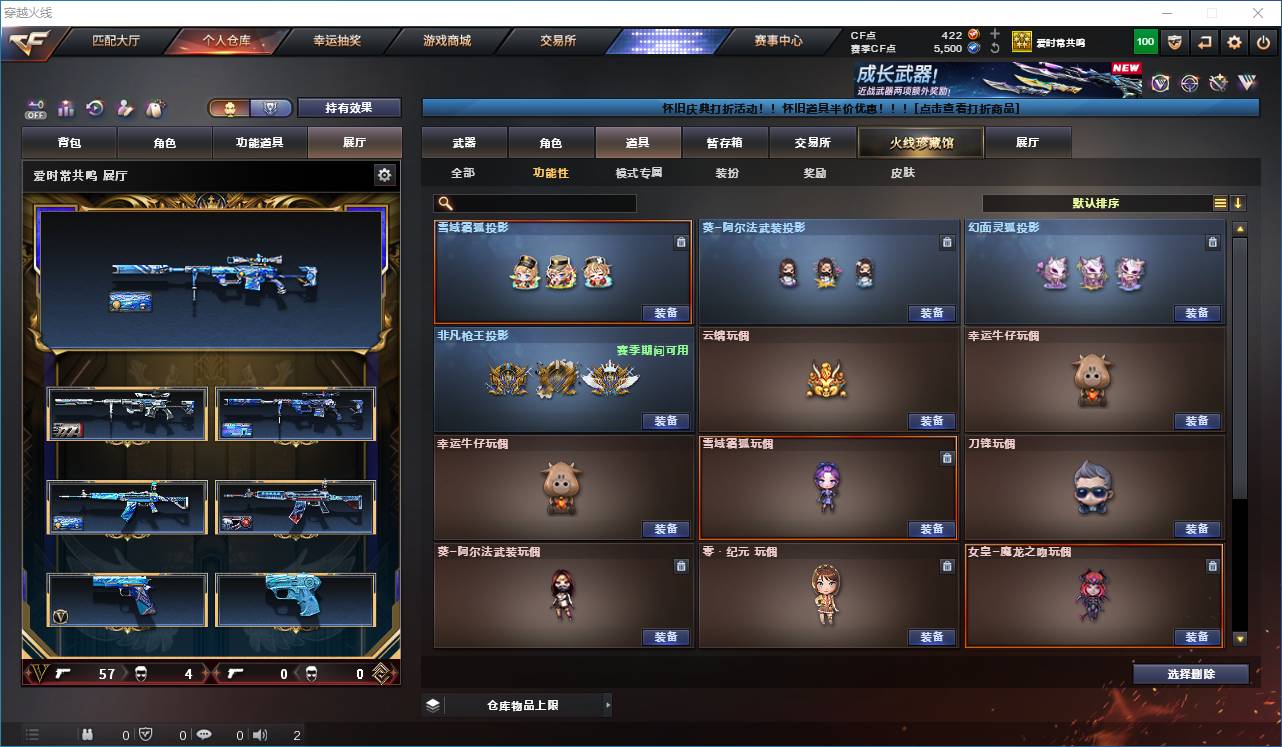Open the 幸运抽奖 menu at the top
The image size is (1282, 747).
[336, 41]
